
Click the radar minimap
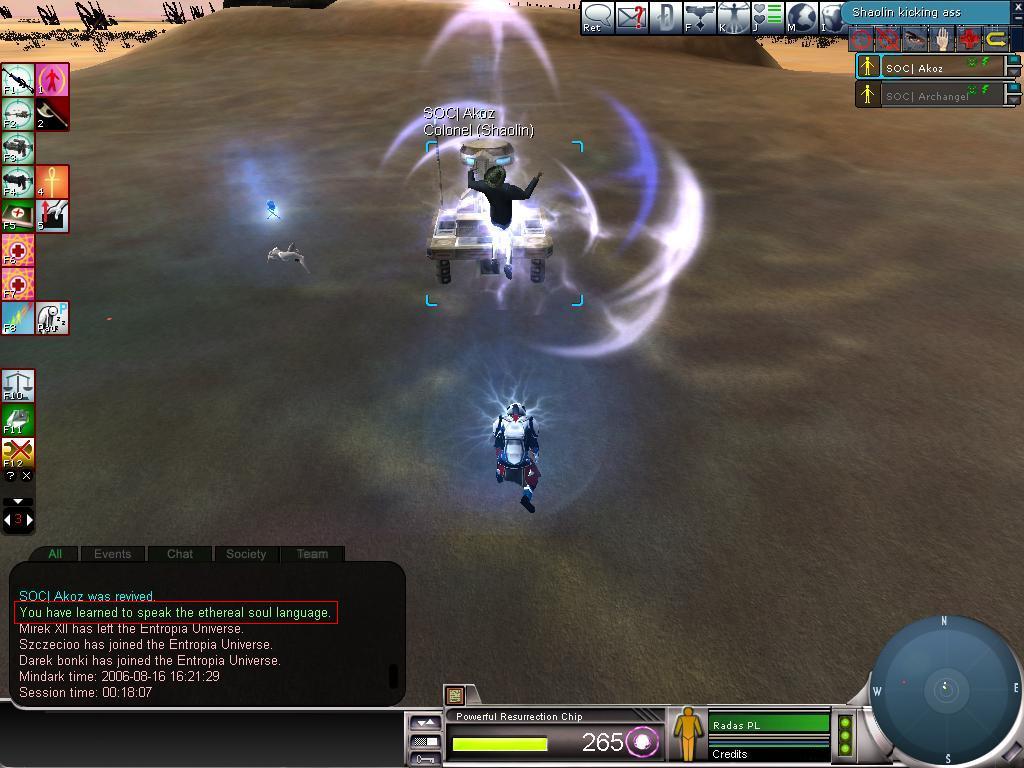click(945, 688)
